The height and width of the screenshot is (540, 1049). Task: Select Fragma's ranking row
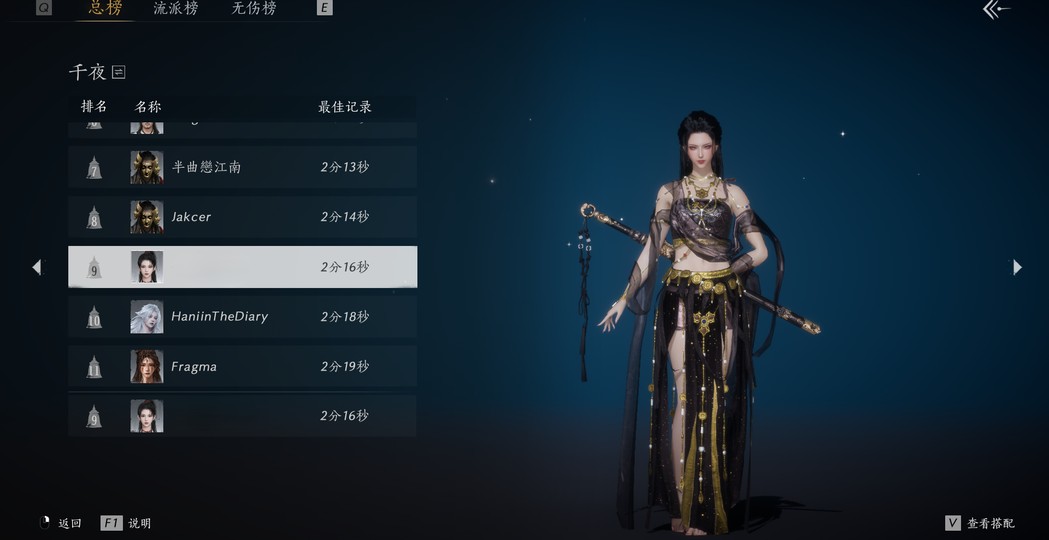click(x=242, y=367)
